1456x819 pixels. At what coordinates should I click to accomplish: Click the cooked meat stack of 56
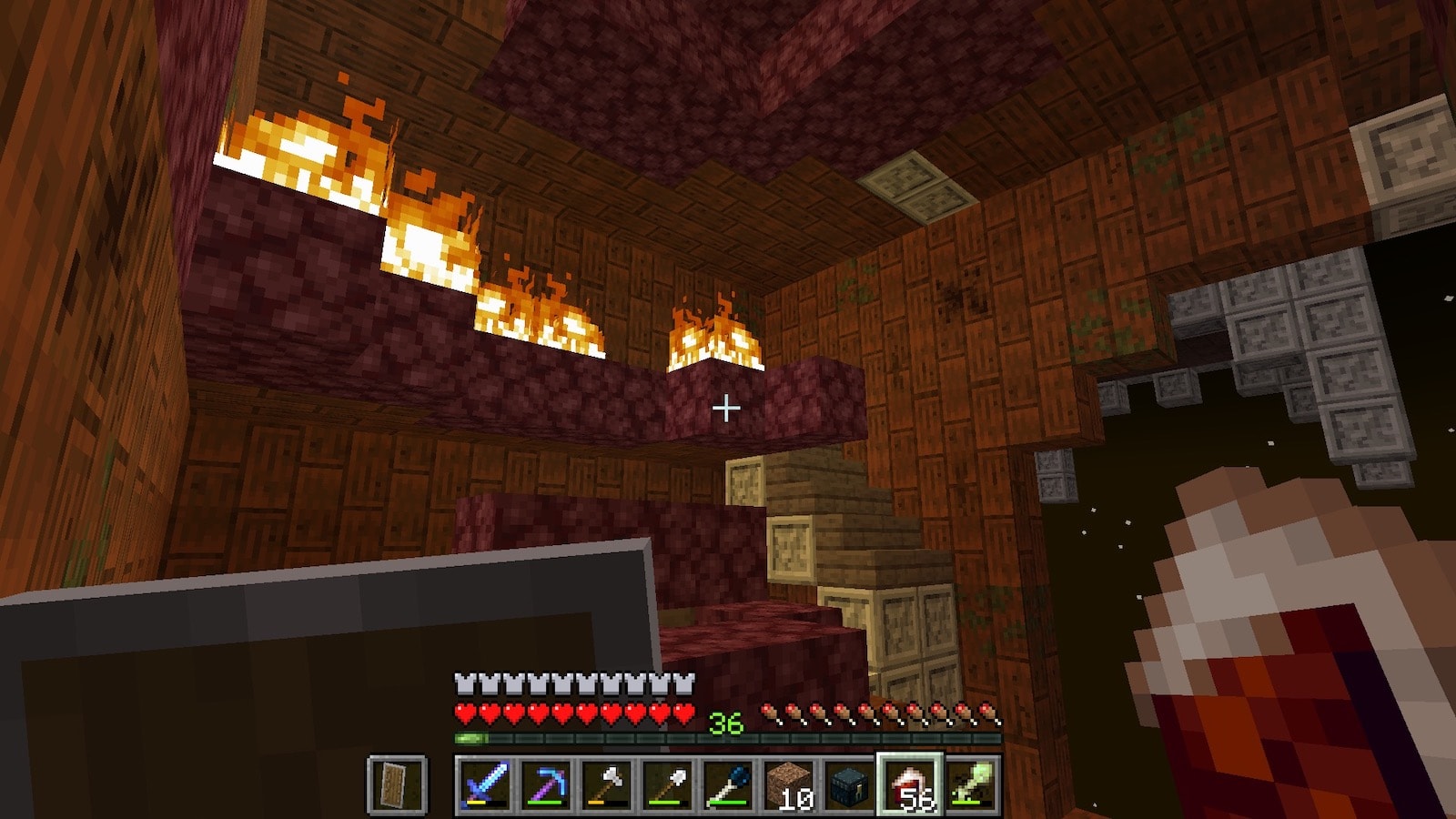pyautogui.click(x=910, y=784)
